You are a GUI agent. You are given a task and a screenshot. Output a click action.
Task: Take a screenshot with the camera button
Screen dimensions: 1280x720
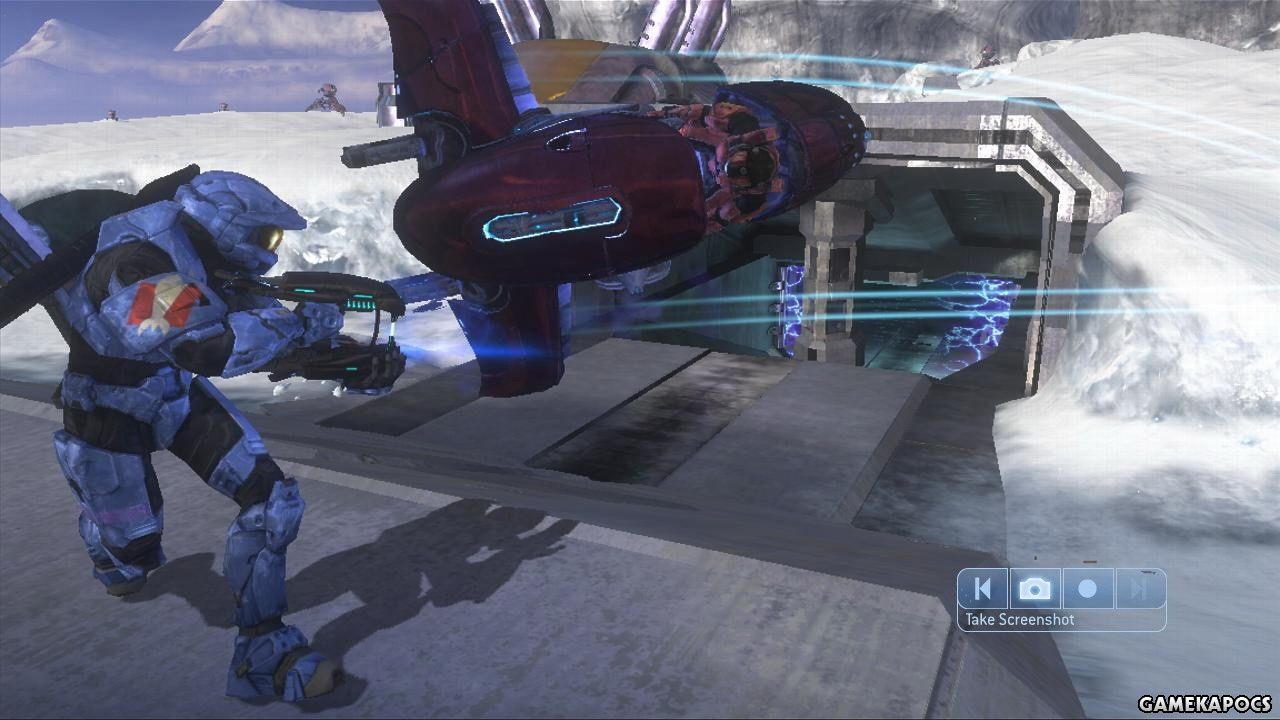click(1035, 589)
